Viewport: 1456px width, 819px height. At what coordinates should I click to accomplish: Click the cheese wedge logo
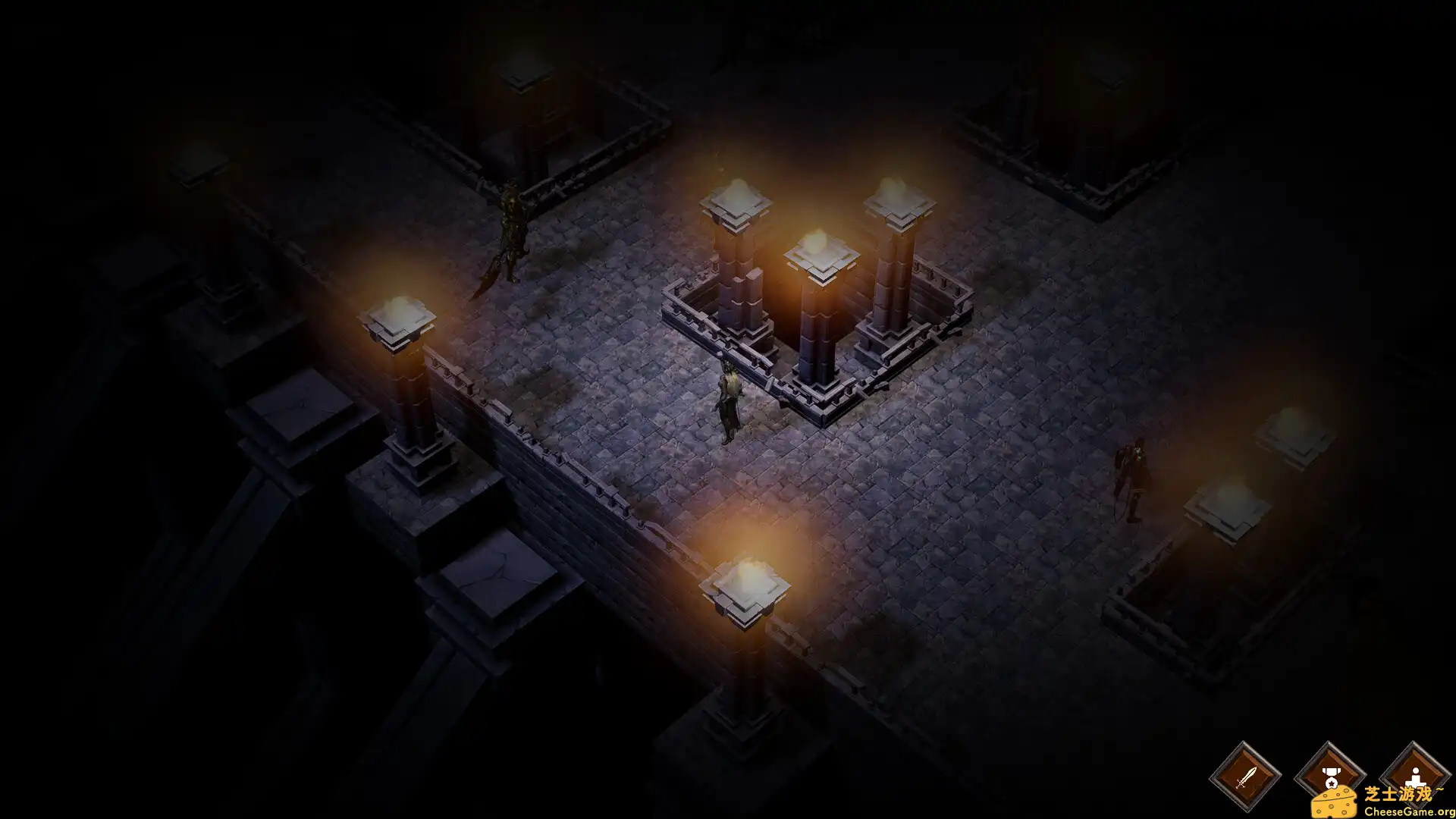1336,800
